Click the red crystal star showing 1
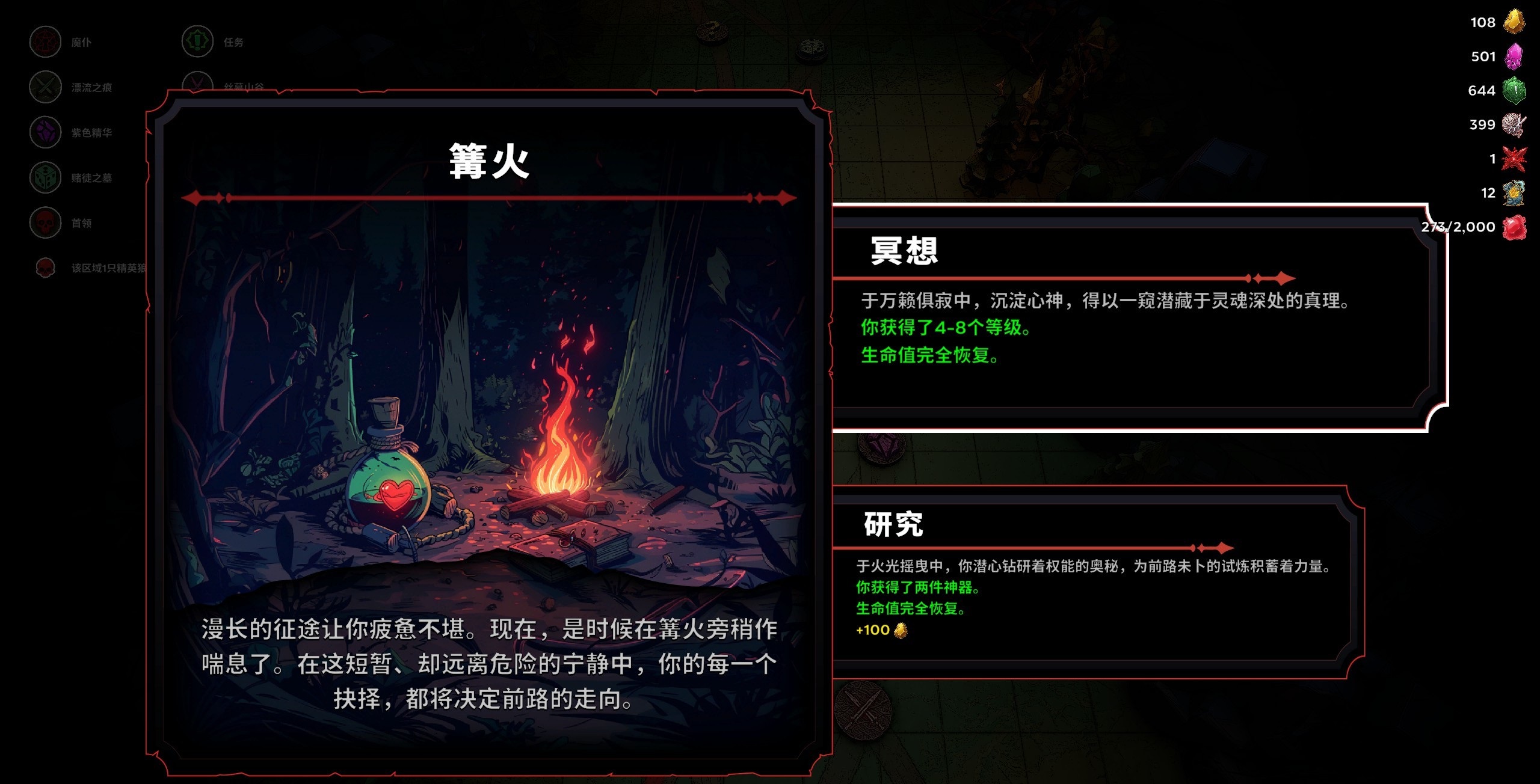The image size is (1540, 784). [1515, 158]
